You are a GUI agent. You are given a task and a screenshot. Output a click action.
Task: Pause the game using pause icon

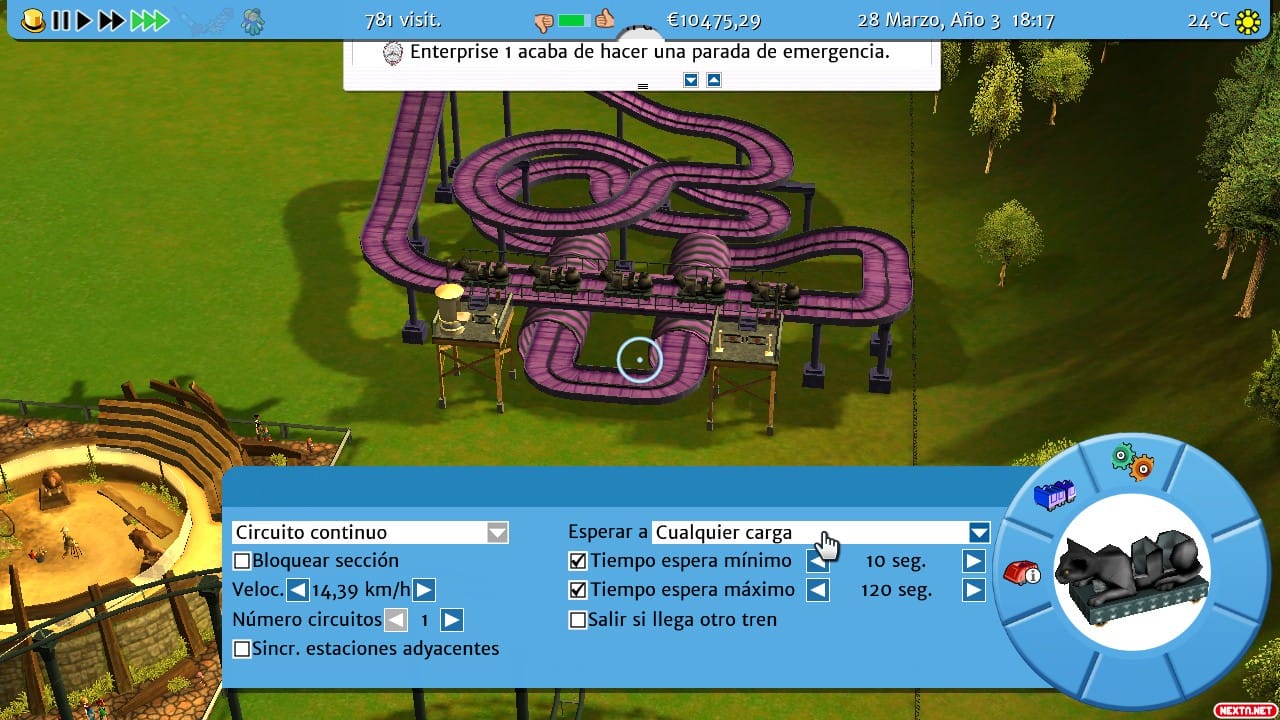(61, 19)
